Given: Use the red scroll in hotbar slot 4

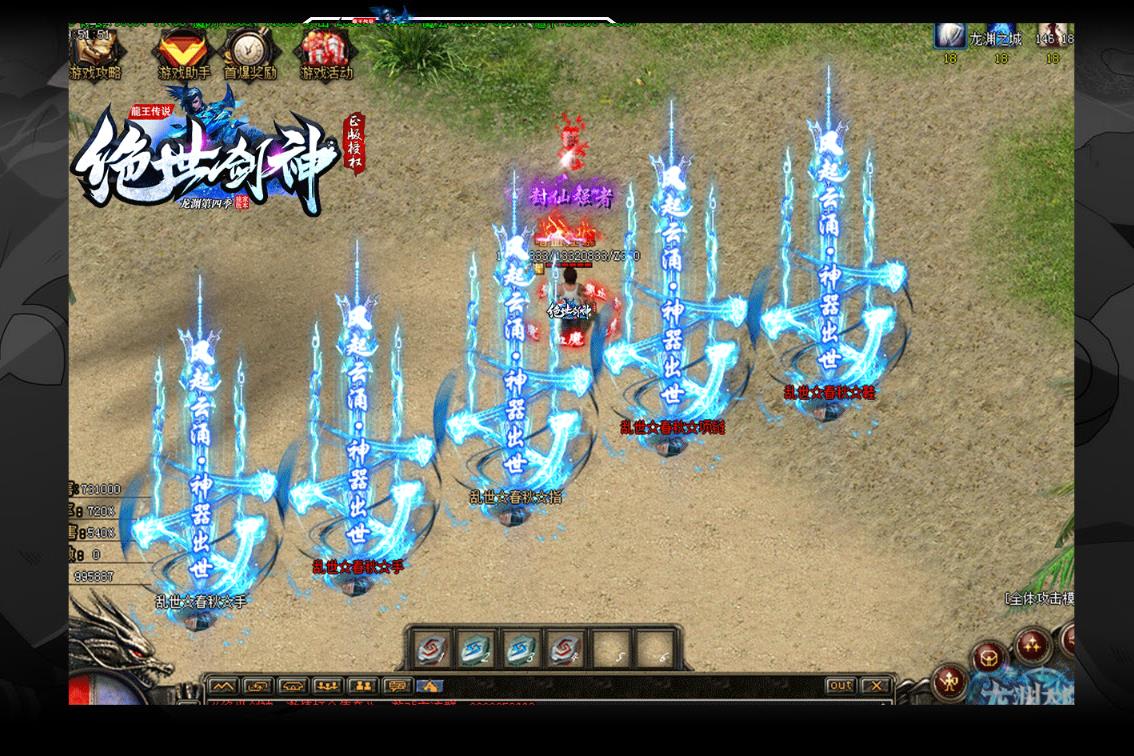Looking at the screenshot, I should (x=564, y=650).
